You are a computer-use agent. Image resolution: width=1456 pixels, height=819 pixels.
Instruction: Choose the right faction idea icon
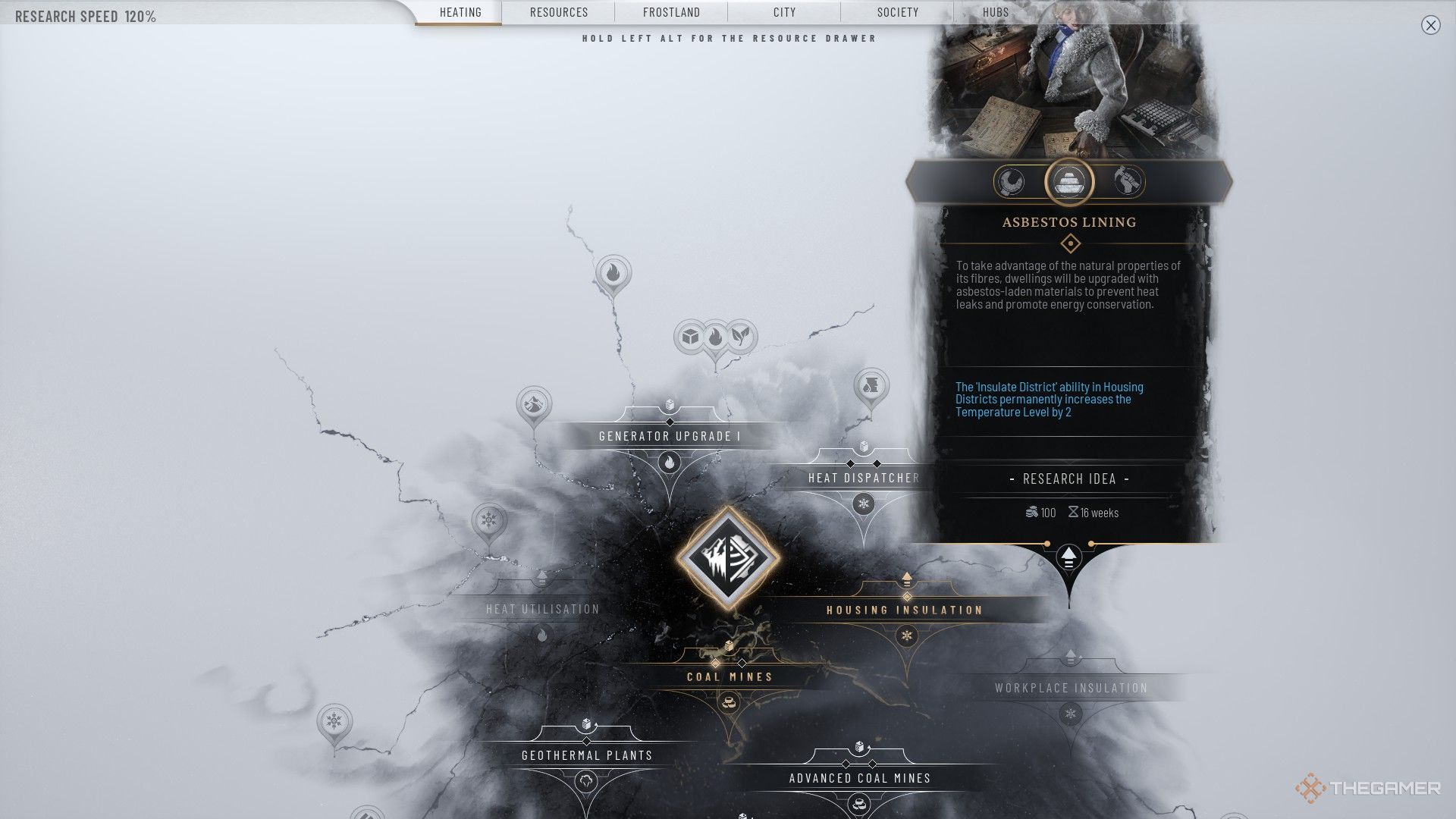(x=1128, y=182)
